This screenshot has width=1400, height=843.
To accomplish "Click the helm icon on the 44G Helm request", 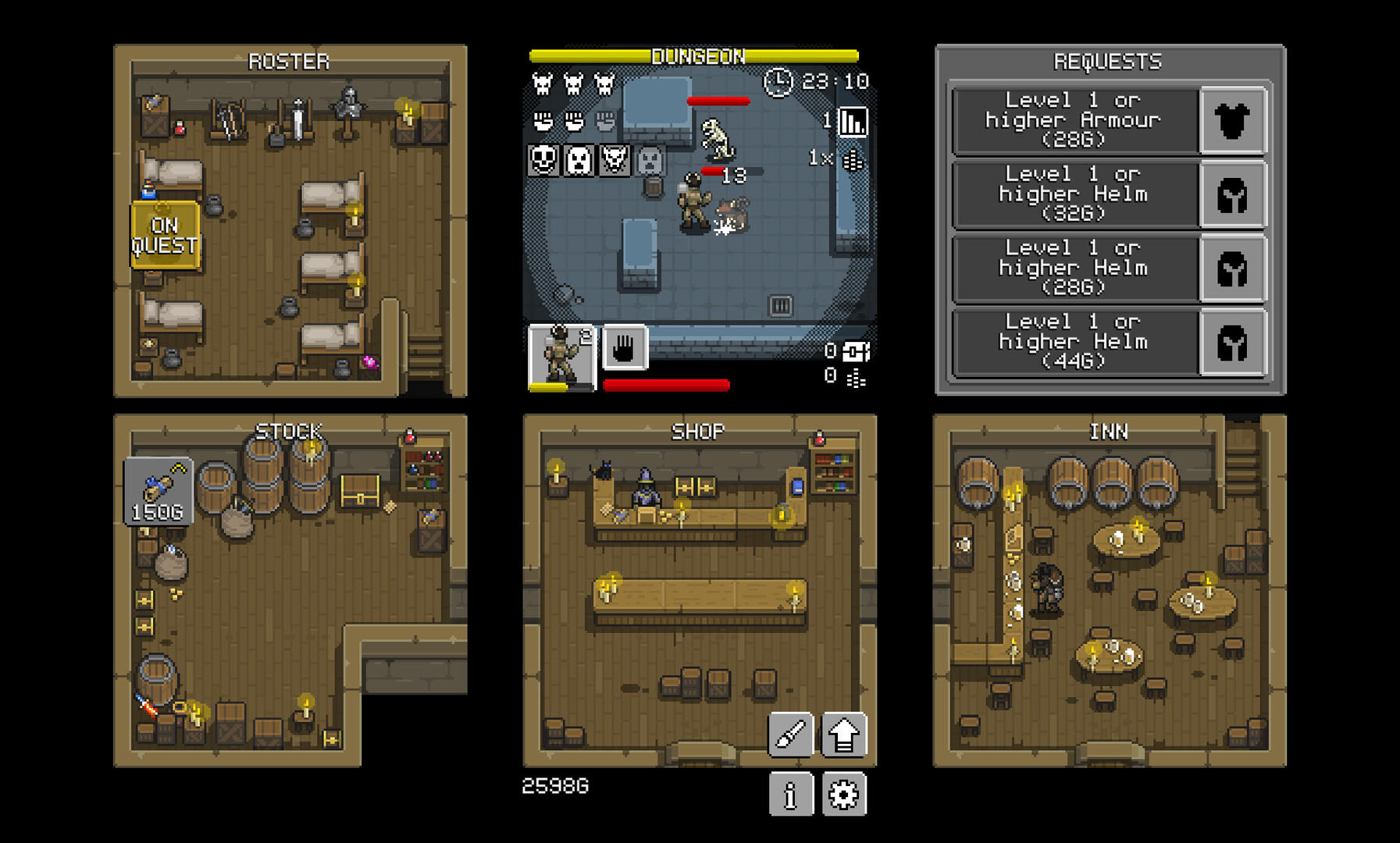I will pos(1234,340).
